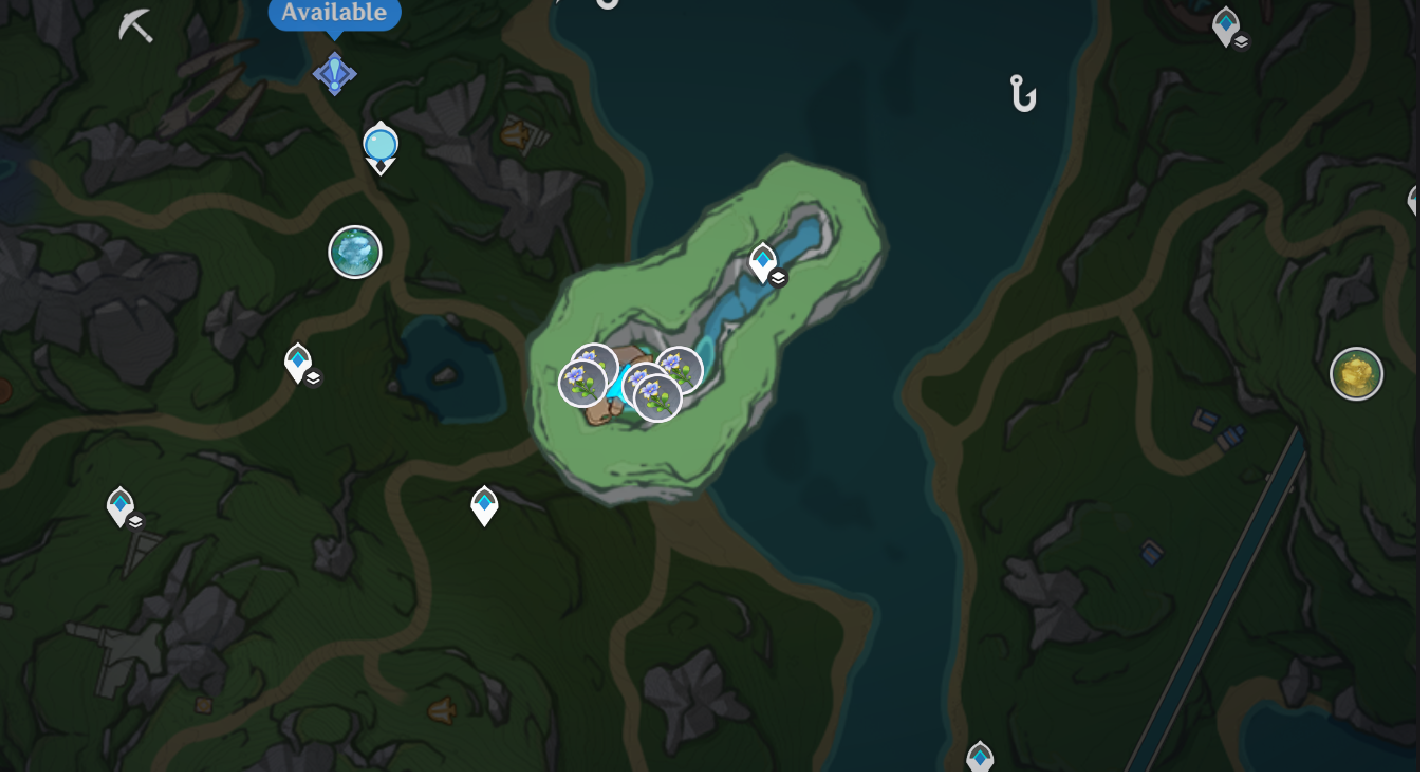
Task: Open the quest marker labeled Available
Action: [x=334, y=72]
